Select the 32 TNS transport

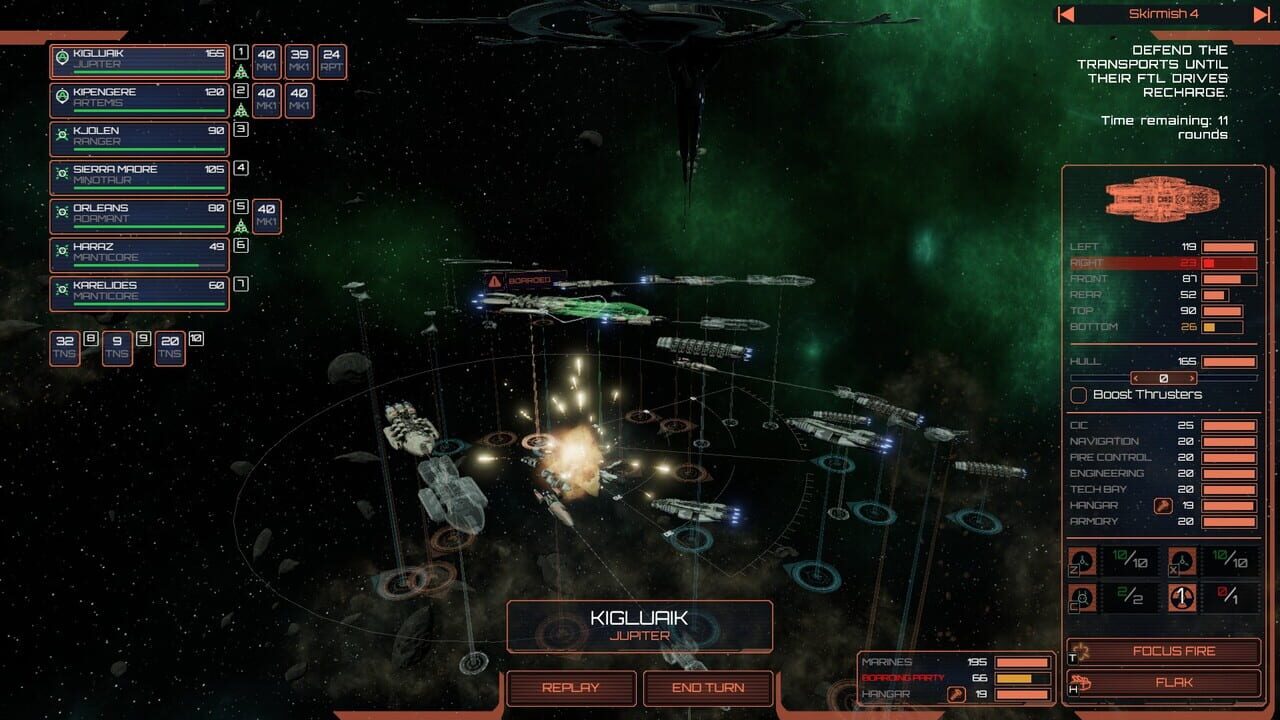click(65, 347)
